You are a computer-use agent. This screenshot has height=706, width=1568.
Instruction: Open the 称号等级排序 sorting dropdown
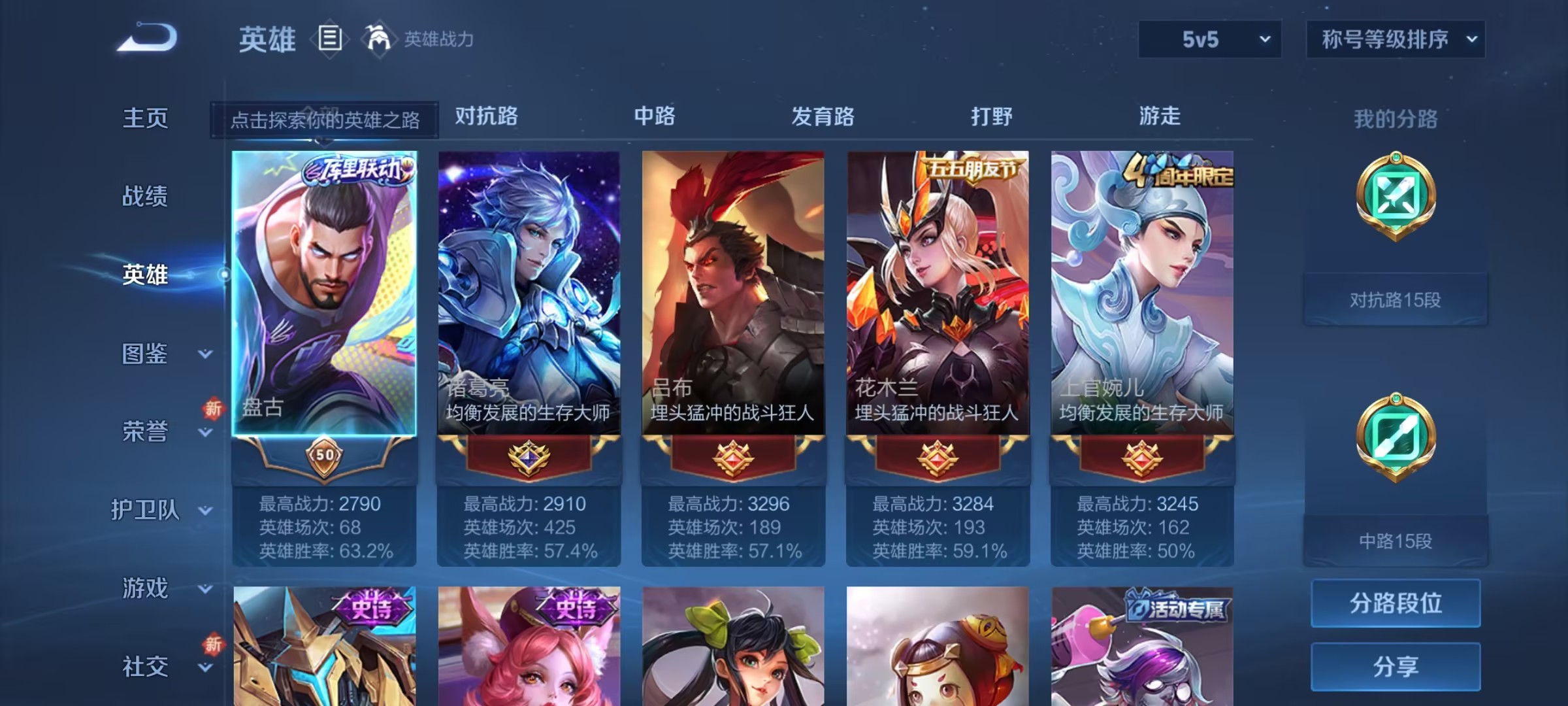click(1395, 39)
